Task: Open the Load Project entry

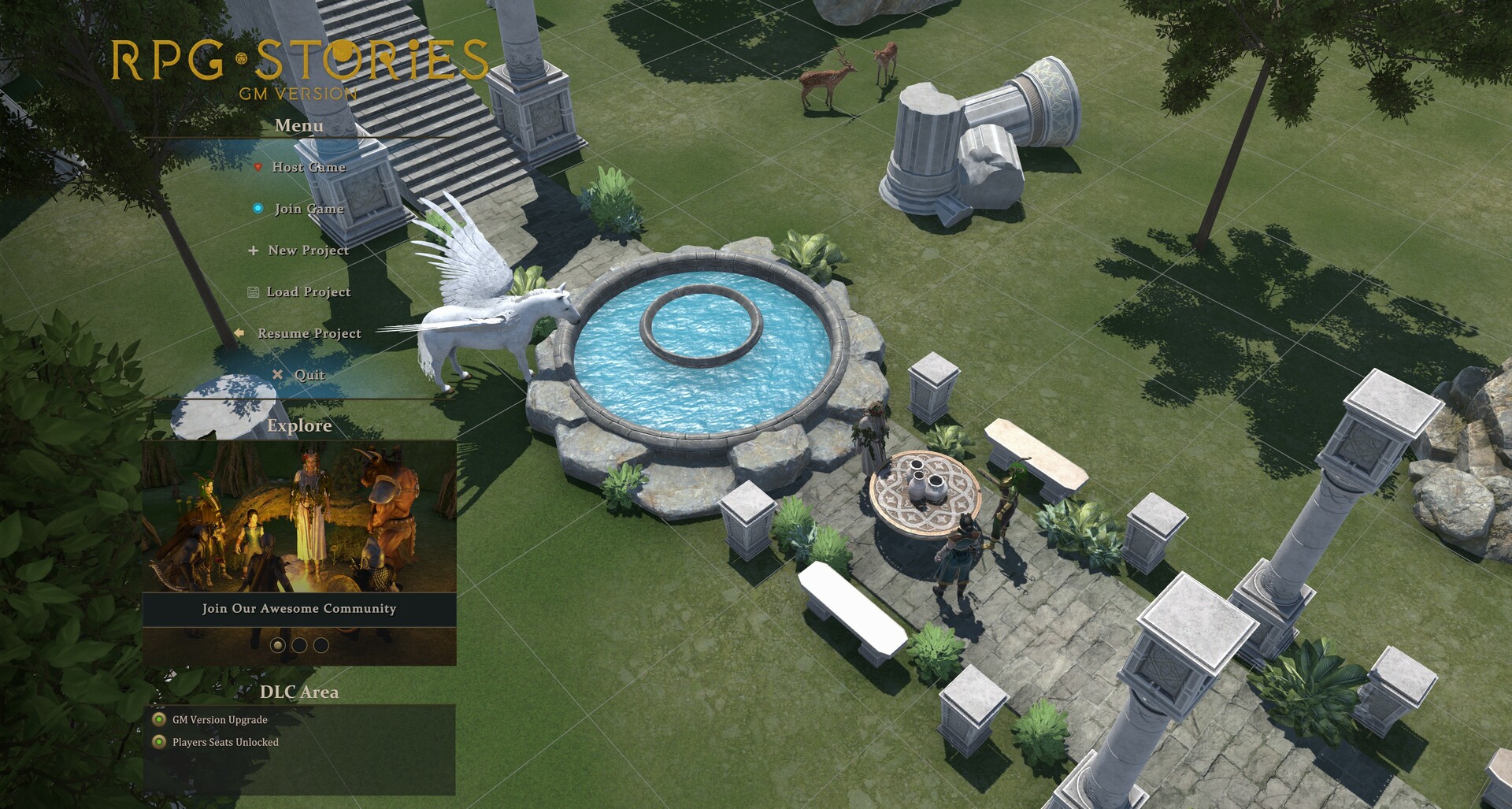Action: coord(308,292)
